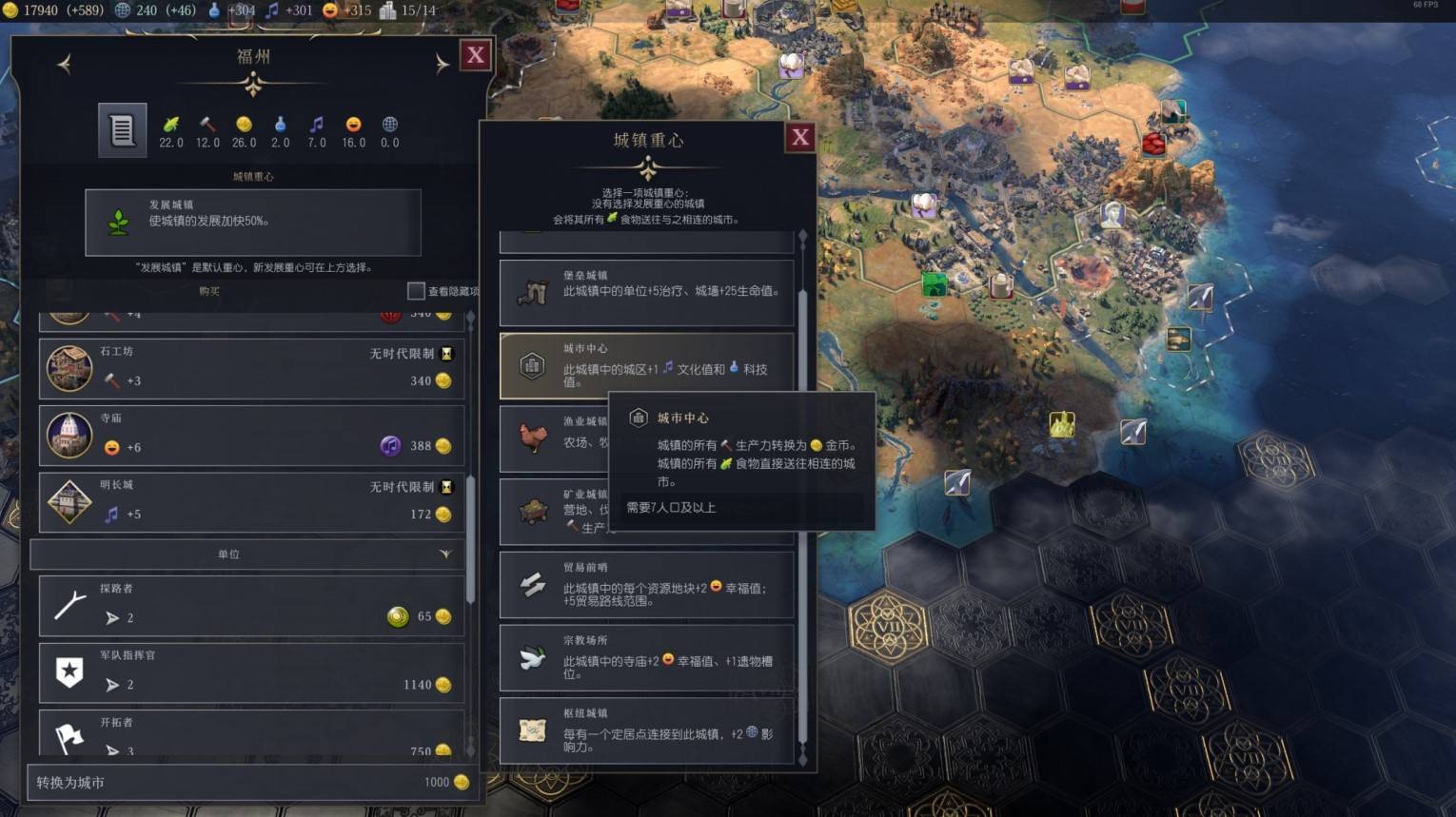This screenshot has height=817, width=1456.
Task: Choose the 堡垒城镇 fort town focus
Action: pyautogui.click(x=646, y=292)
